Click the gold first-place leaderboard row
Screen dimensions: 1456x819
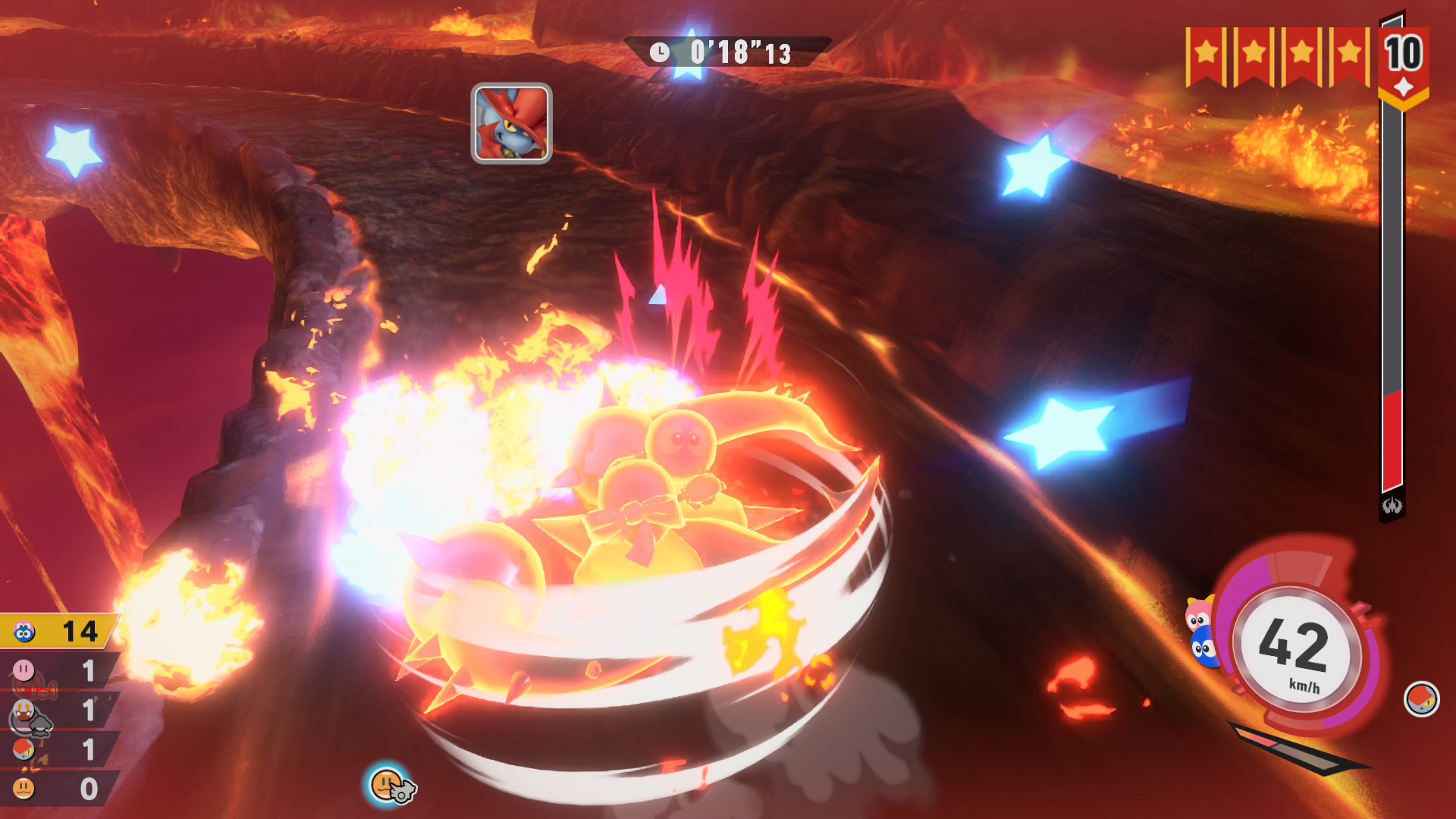(x=59, y=631)
